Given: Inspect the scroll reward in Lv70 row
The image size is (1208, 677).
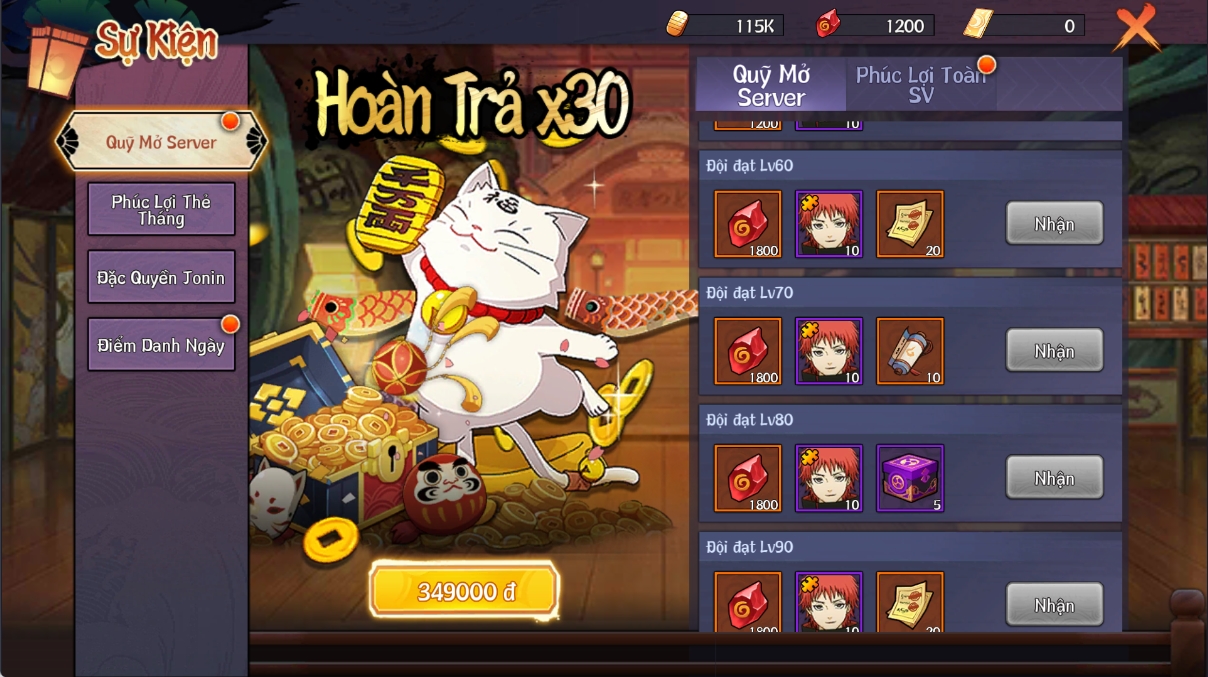Looking at the screenshot, I should (x=910, y=351).
